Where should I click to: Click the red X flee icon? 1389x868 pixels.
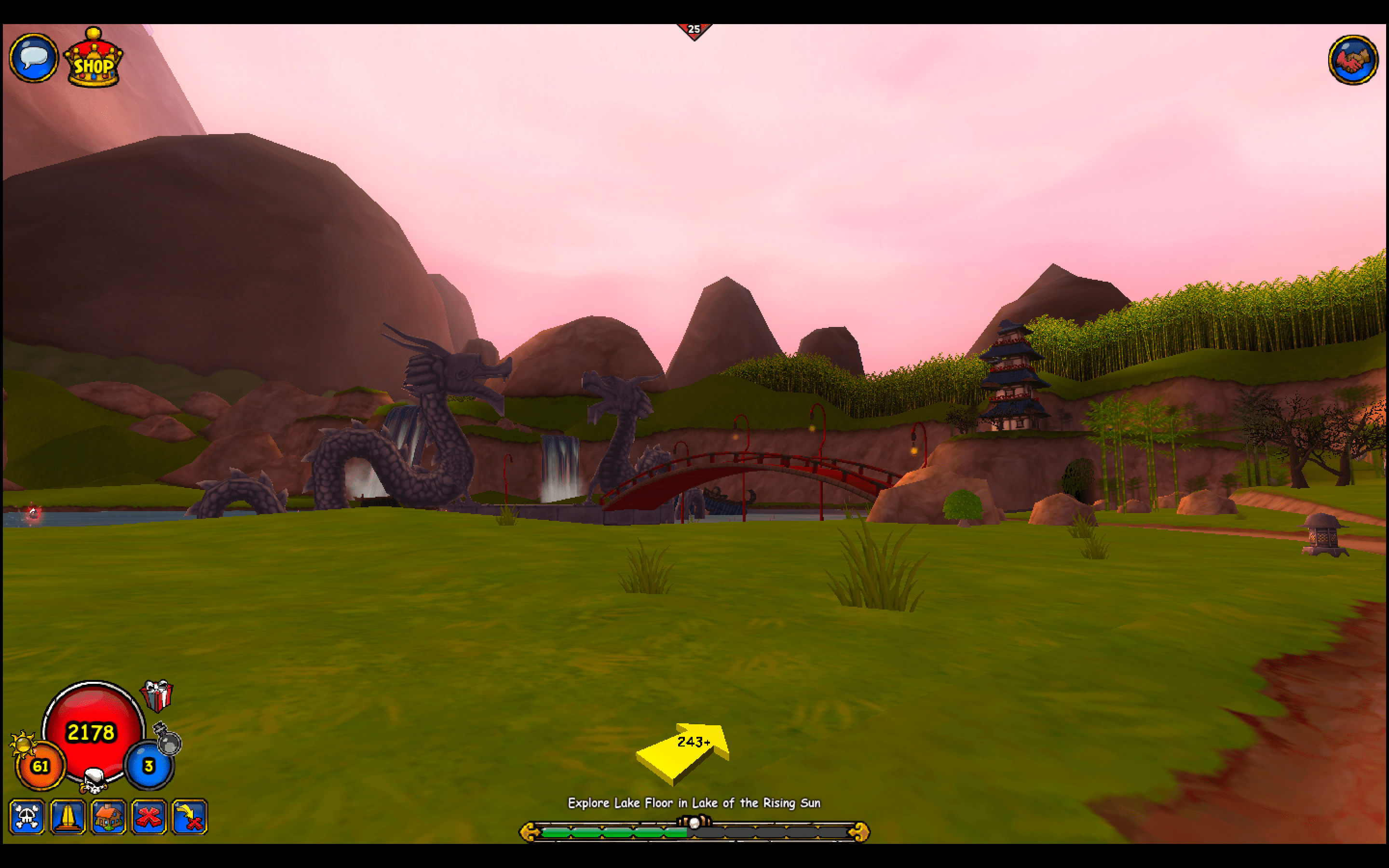149,817
